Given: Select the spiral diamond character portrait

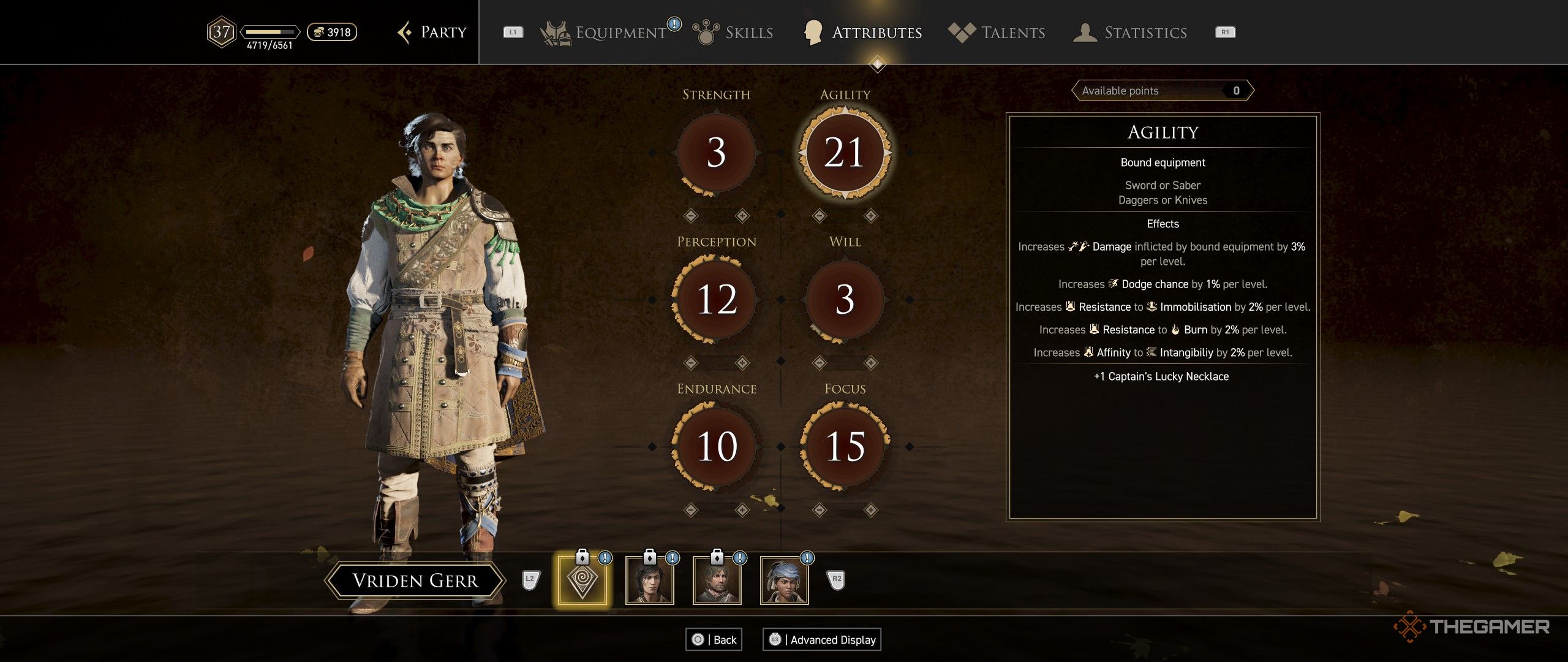Looking at the screenshot, I should pyautogui.click(x=582, y=580).
